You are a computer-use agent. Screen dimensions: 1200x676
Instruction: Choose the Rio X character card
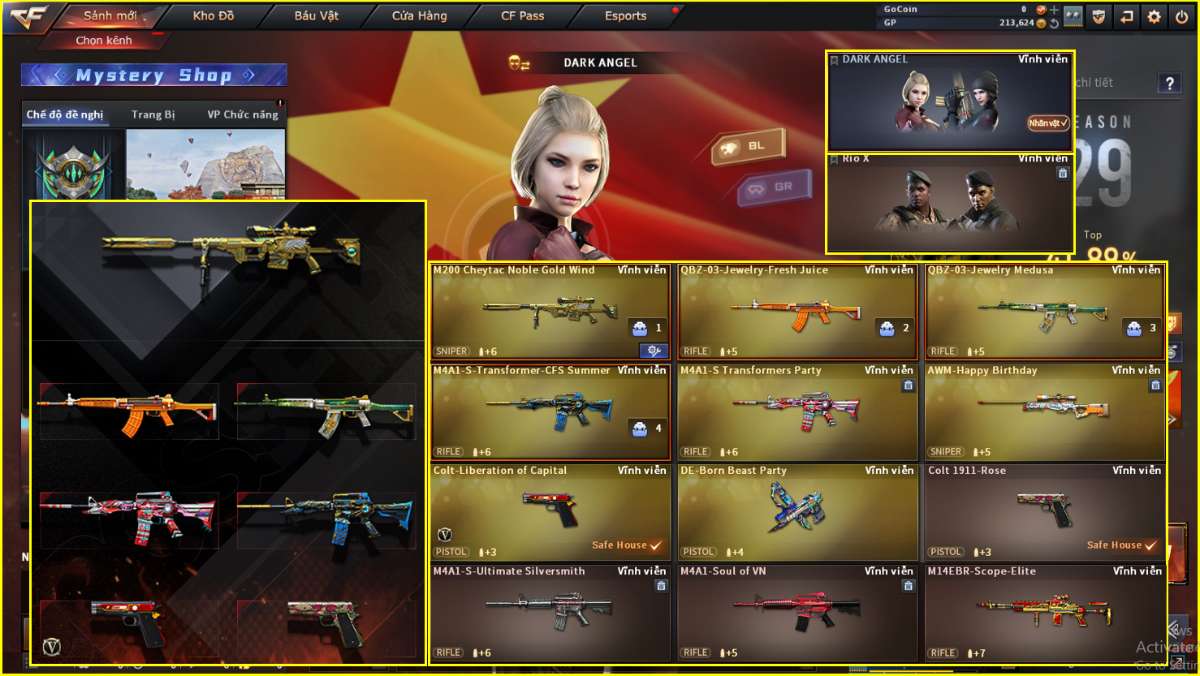pos(950,202)
